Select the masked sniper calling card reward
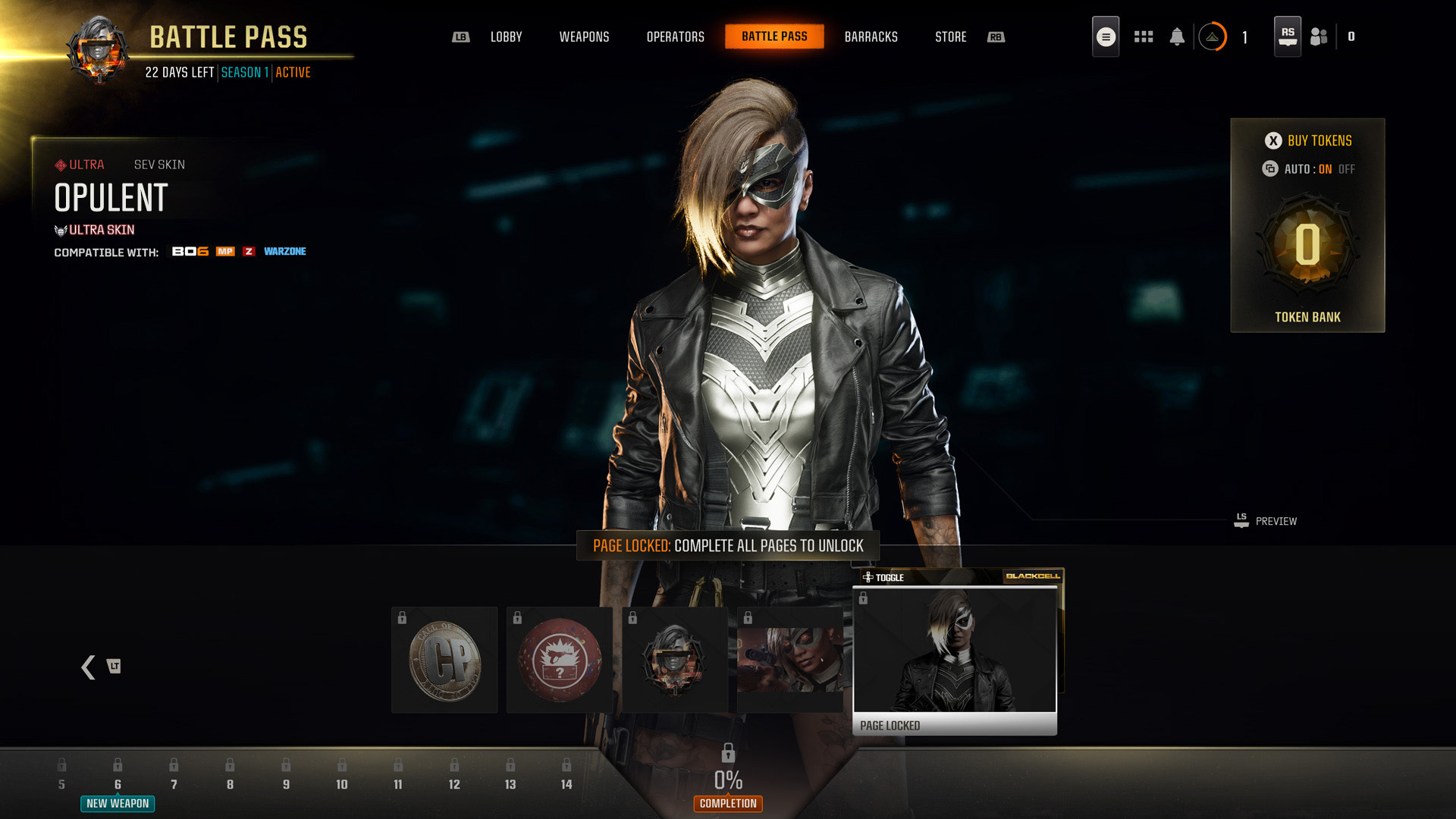The image size is (1456, 819). (790, 660)
